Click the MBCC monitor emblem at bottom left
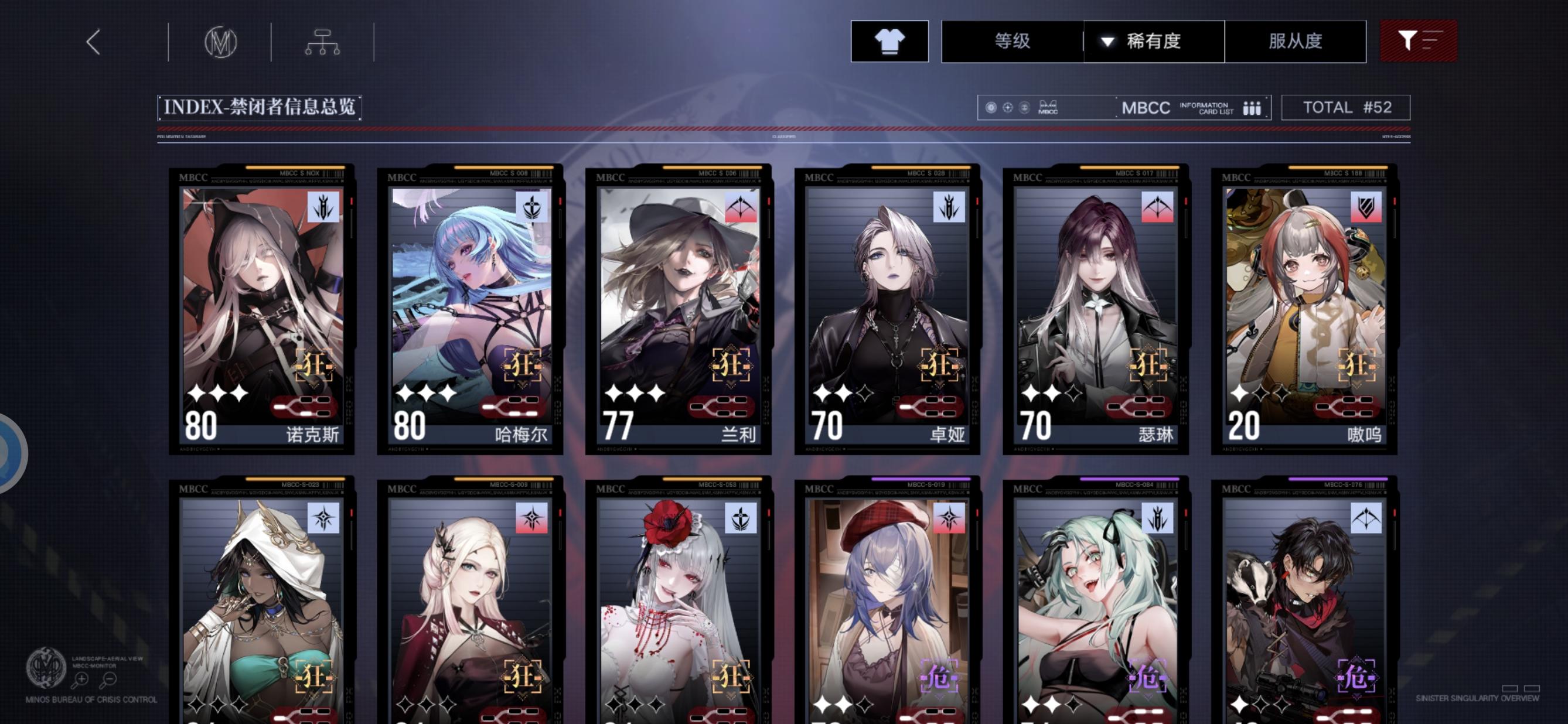The height and width of the screenshot is (724, 1568). coord(49,667)
